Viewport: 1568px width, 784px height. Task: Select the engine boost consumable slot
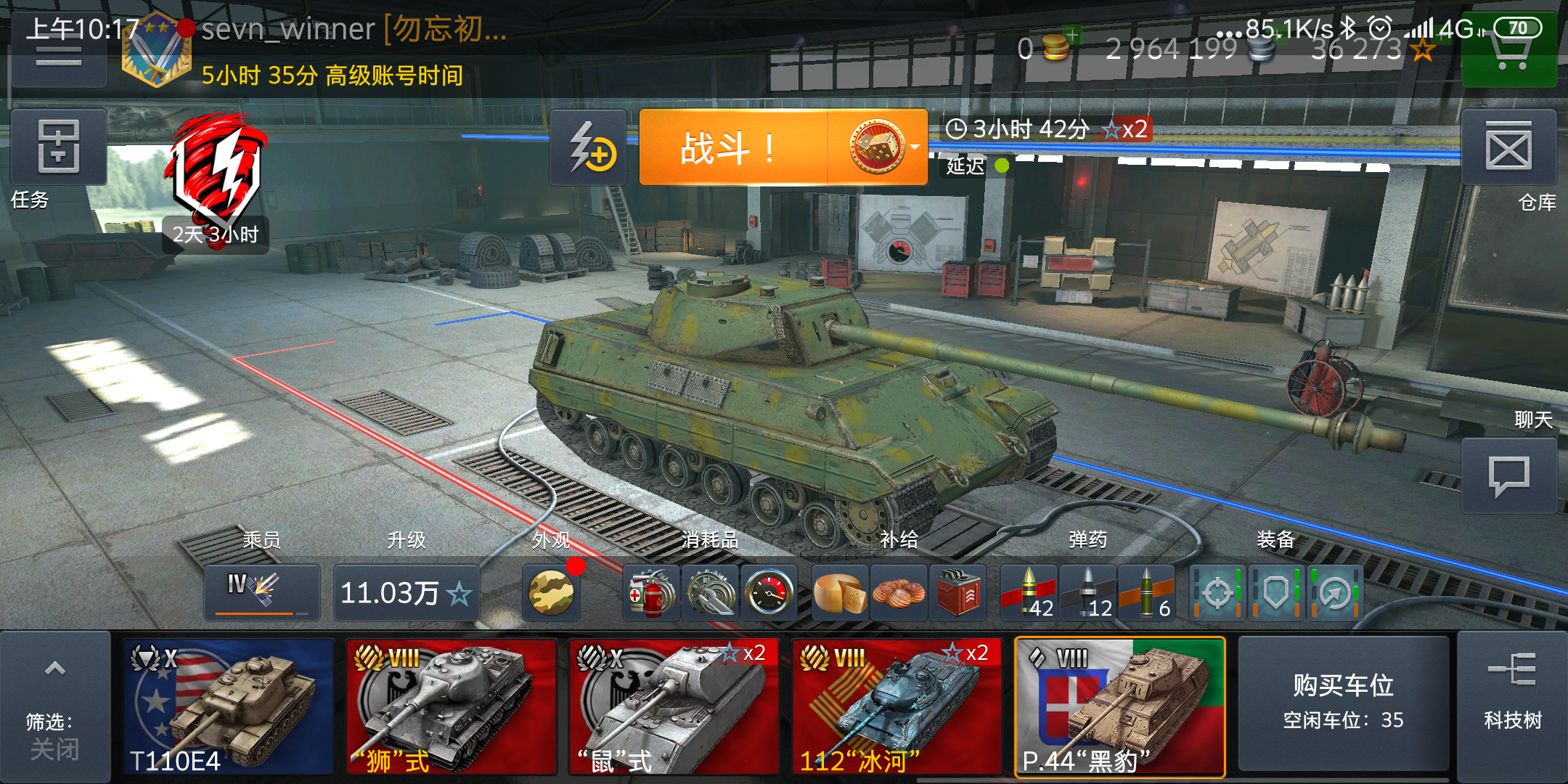pos(769,593)
